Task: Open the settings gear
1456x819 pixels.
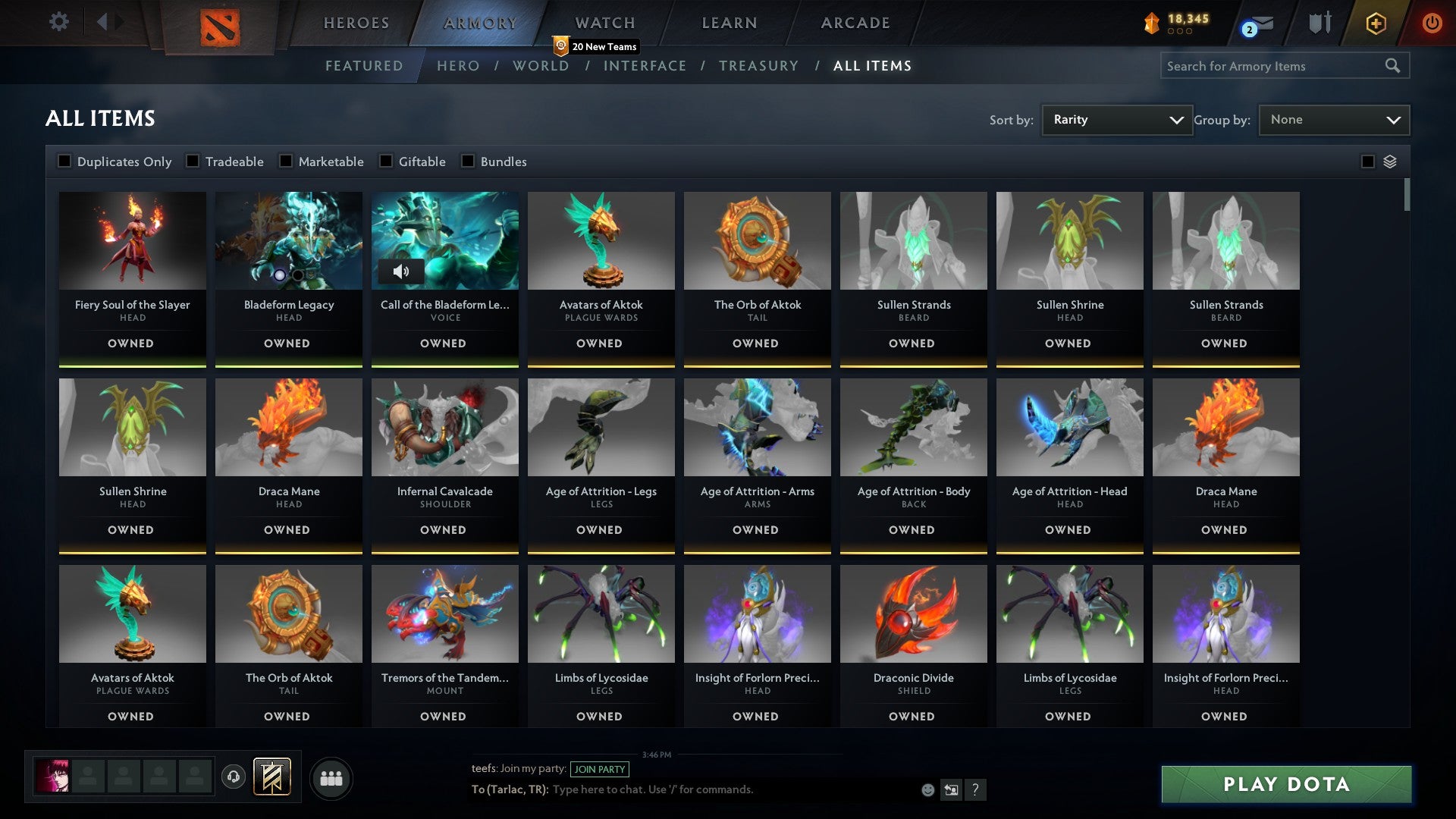Action: (x=59, y=22)
